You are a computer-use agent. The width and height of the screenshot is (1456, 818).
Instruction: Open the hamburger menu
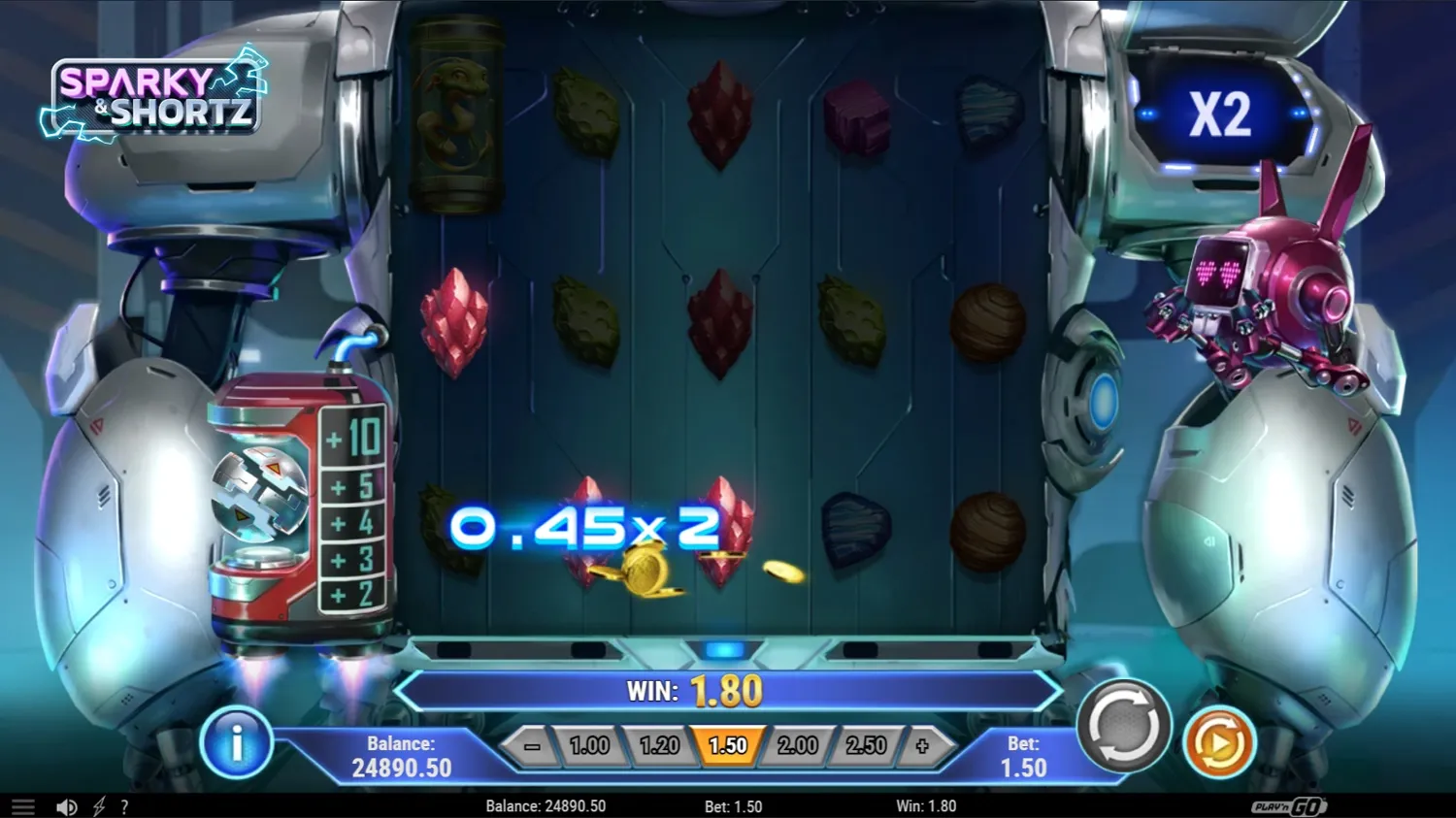pos(22,806)
